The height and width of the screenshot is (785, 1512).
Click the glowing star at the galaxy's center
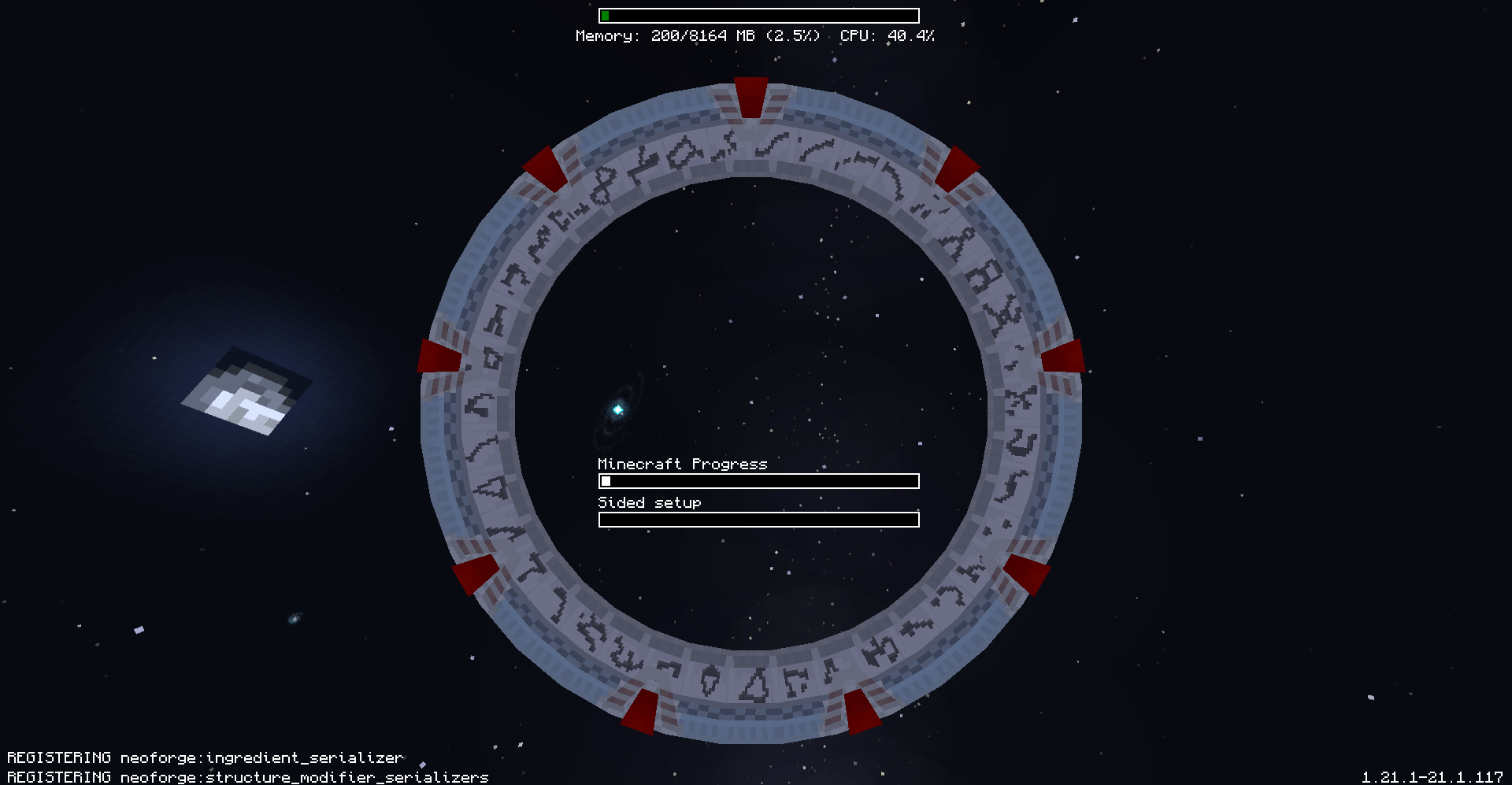(x=617, y=409)
